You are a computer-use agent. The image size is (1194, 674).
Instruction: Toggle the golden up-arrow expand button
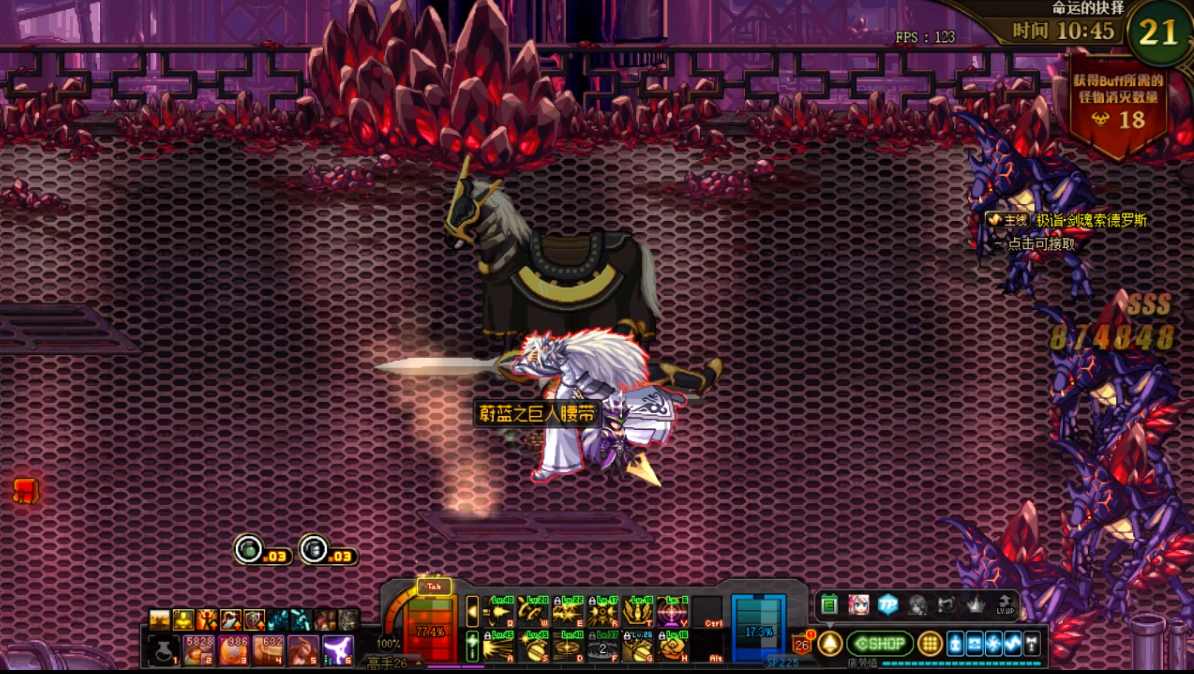[829, 644]
